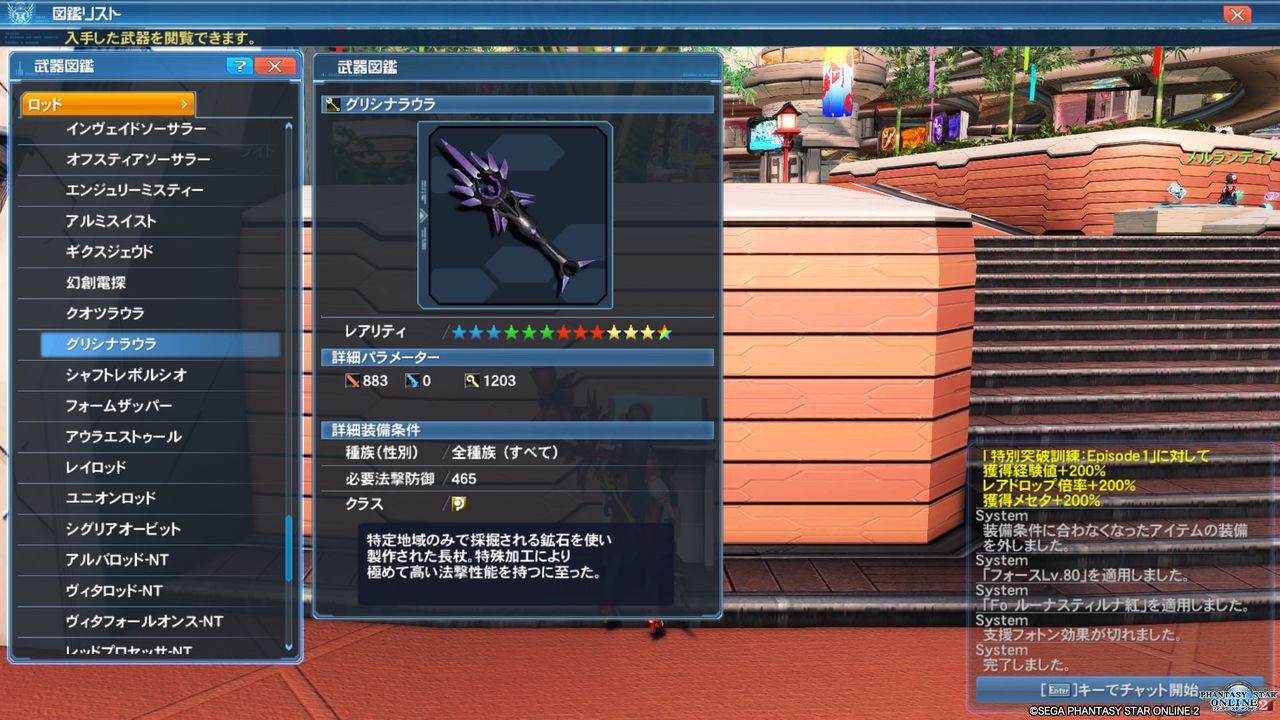Image resolution: width=1280 pixels, height=720 pixels.
Task: Close the 武器図鑑 panel with the X button
Action: pos(273,66)
